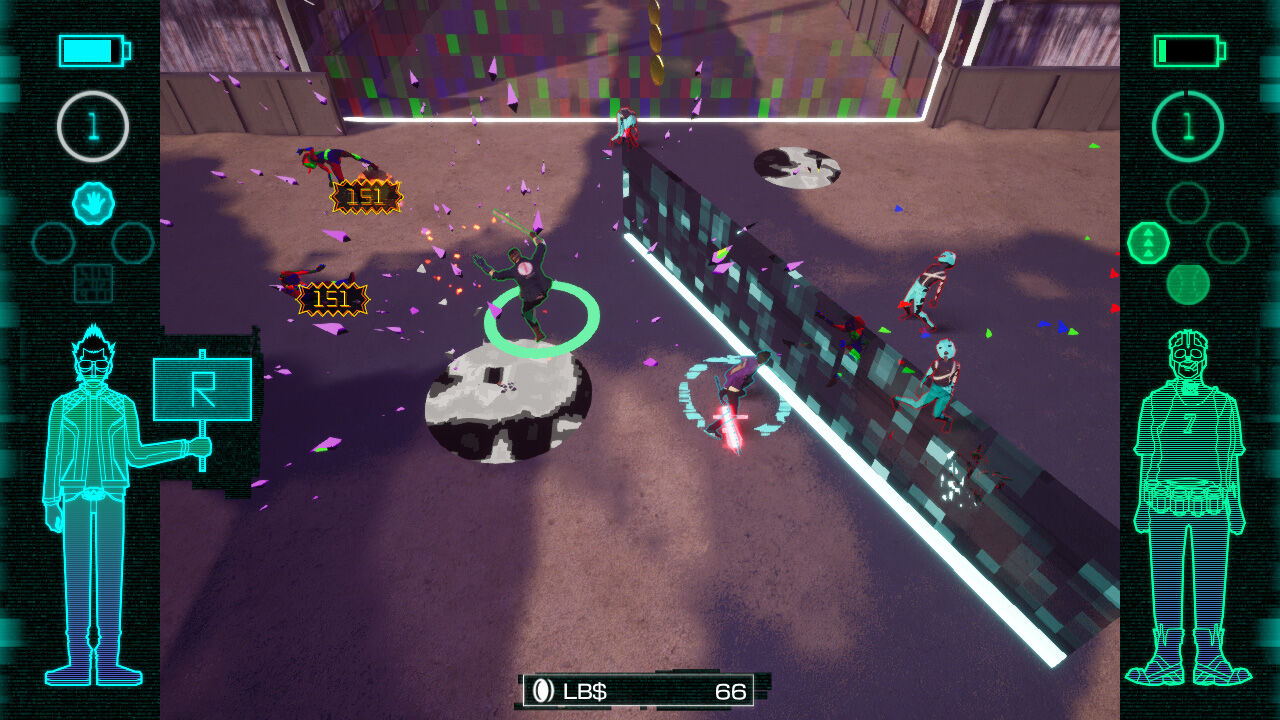Select the cyan square grid skill chip
1280x720 pixels.
93,283
